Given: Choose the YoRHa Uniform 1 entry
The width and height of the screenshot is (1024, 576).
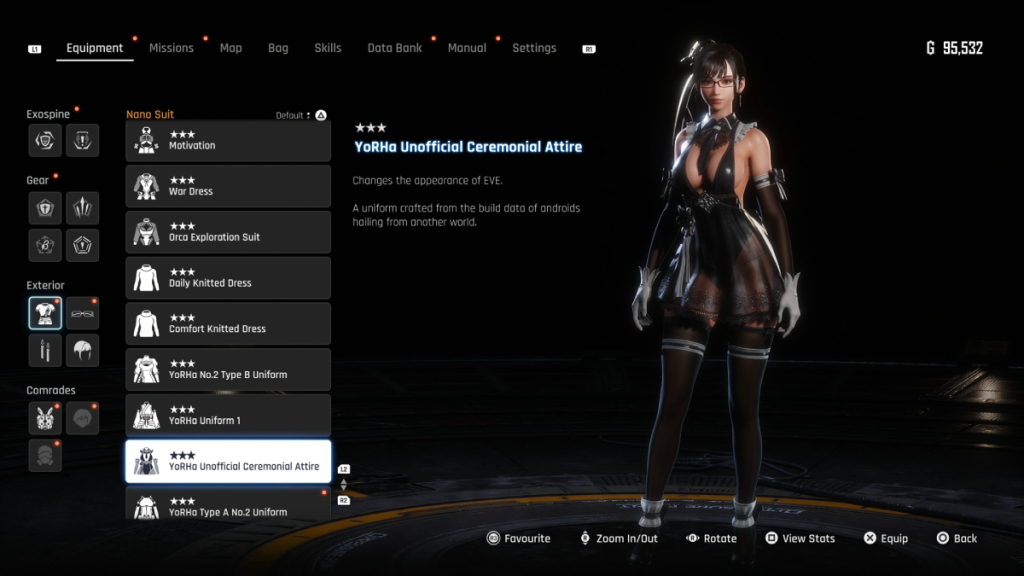Looking at the screenshot, I should click(x=228, y=417).
